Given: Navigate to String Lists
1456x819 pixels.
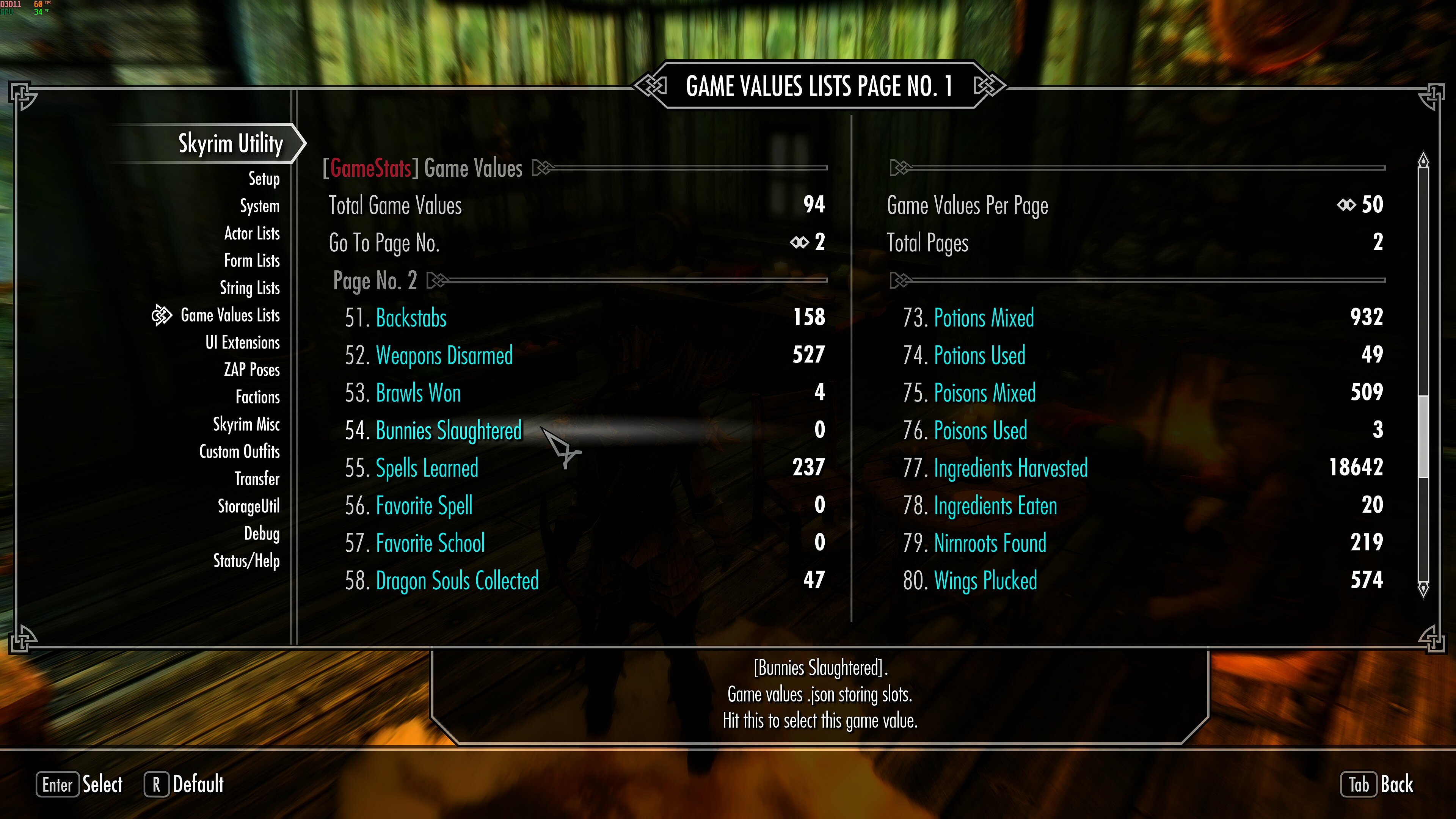Looking at the screenshot, I should (x=250, y=288).
